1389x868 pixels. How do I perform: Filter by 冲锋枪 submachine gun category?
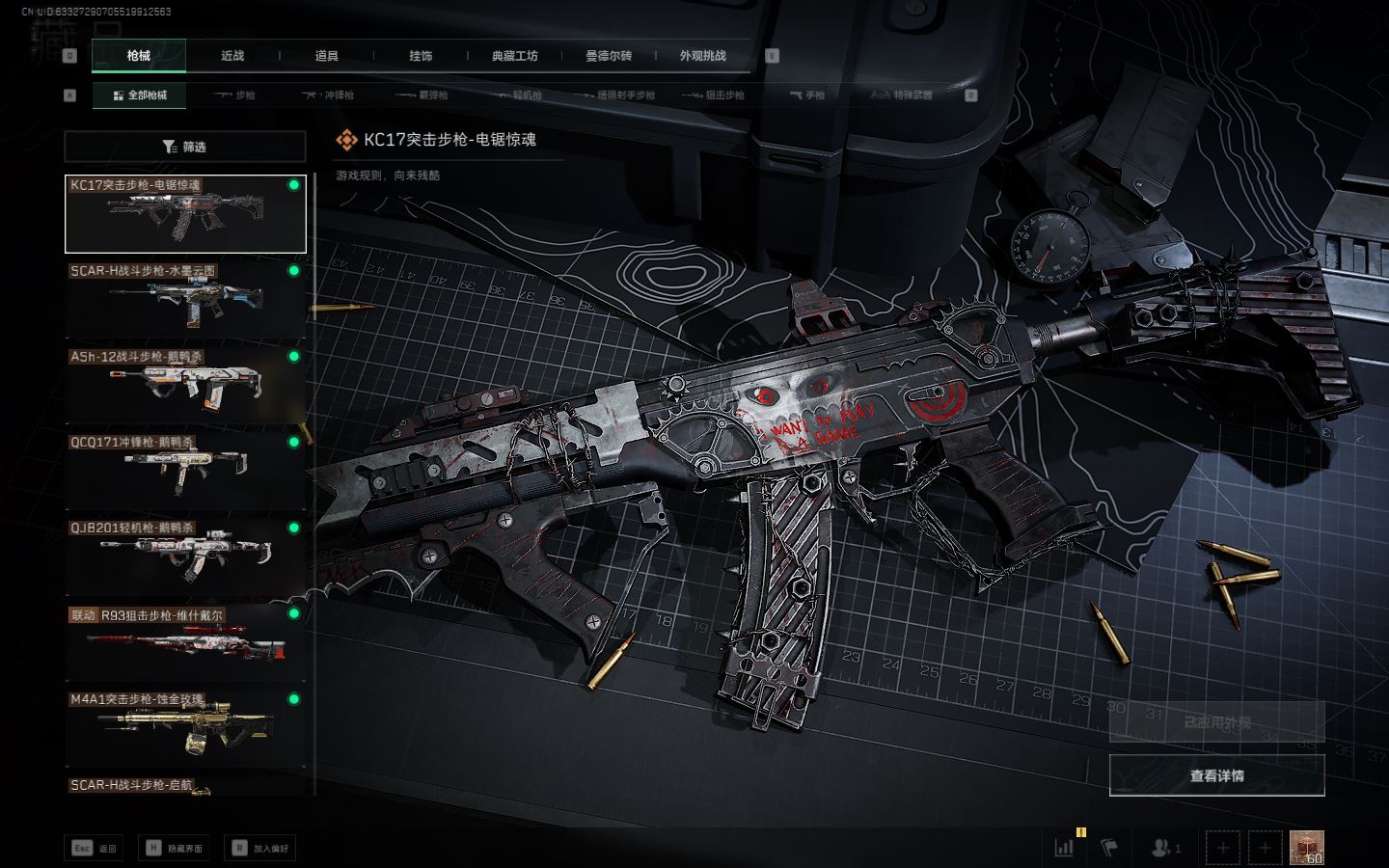click(x=329, y=95)
